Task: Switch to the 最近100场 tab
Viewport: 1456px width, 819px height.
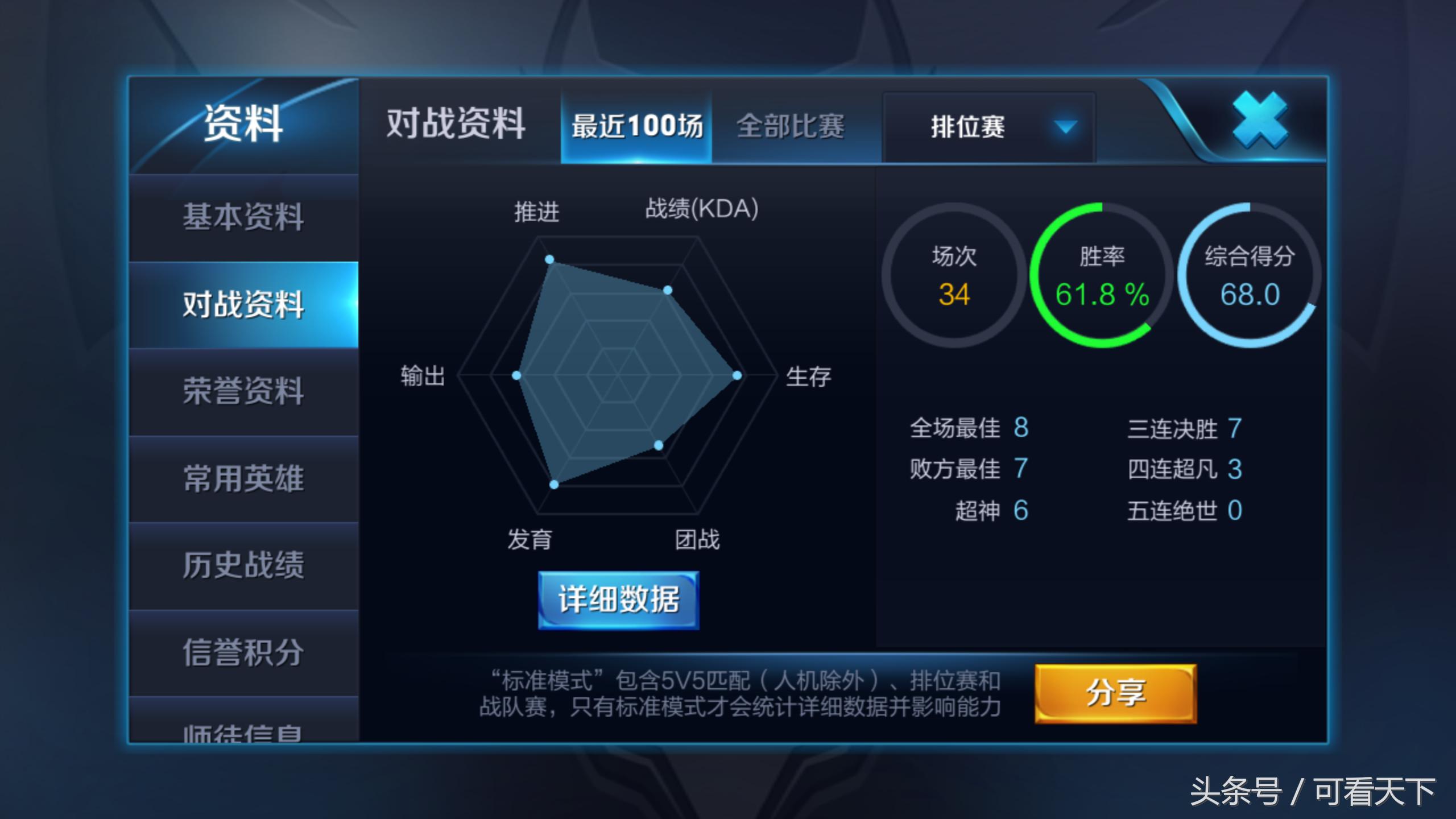Action: click(x=635, y=127)
